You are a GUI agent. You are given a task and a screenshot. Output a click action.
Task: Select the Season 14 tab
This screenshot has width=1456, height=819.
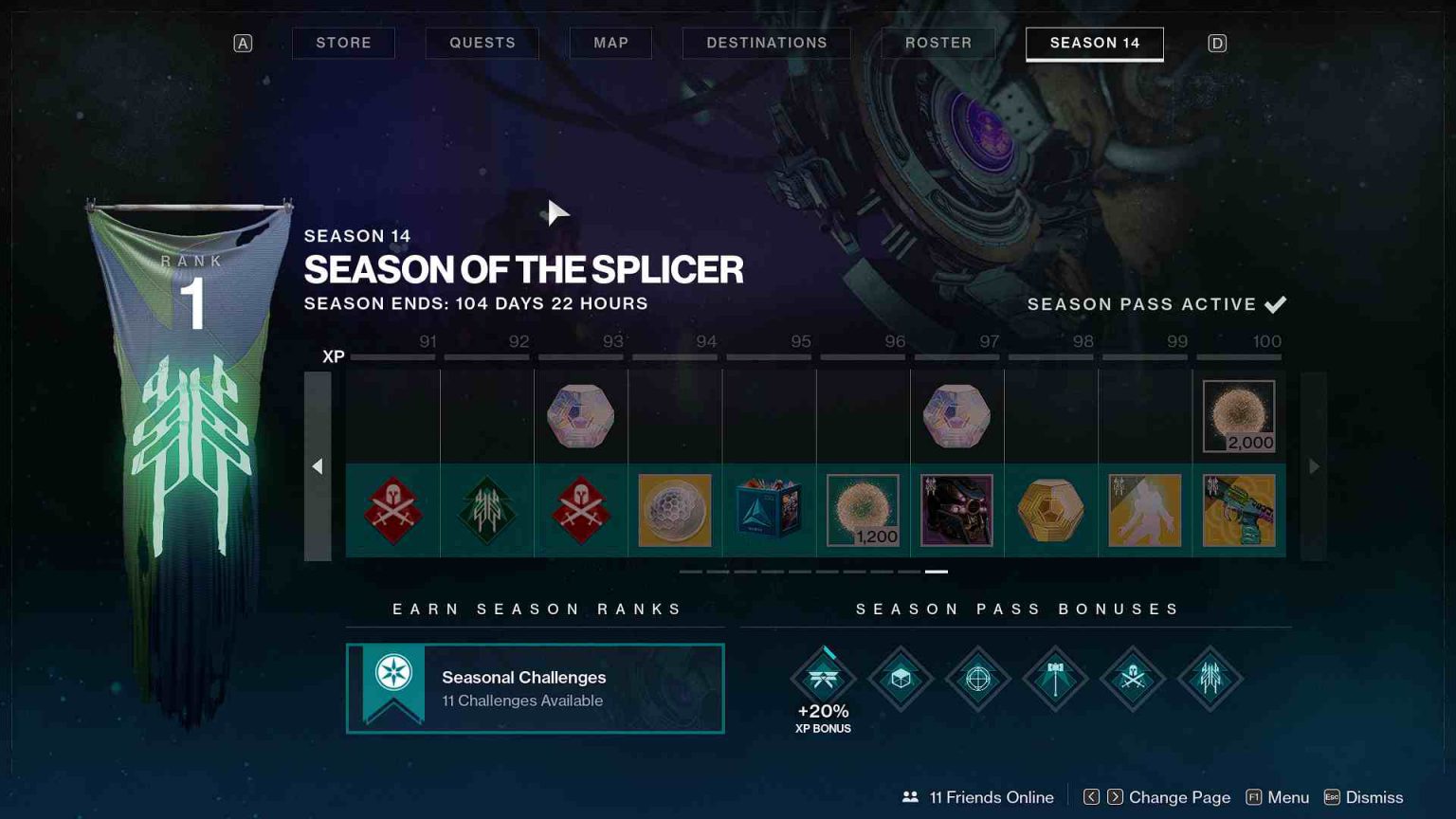1094,43
